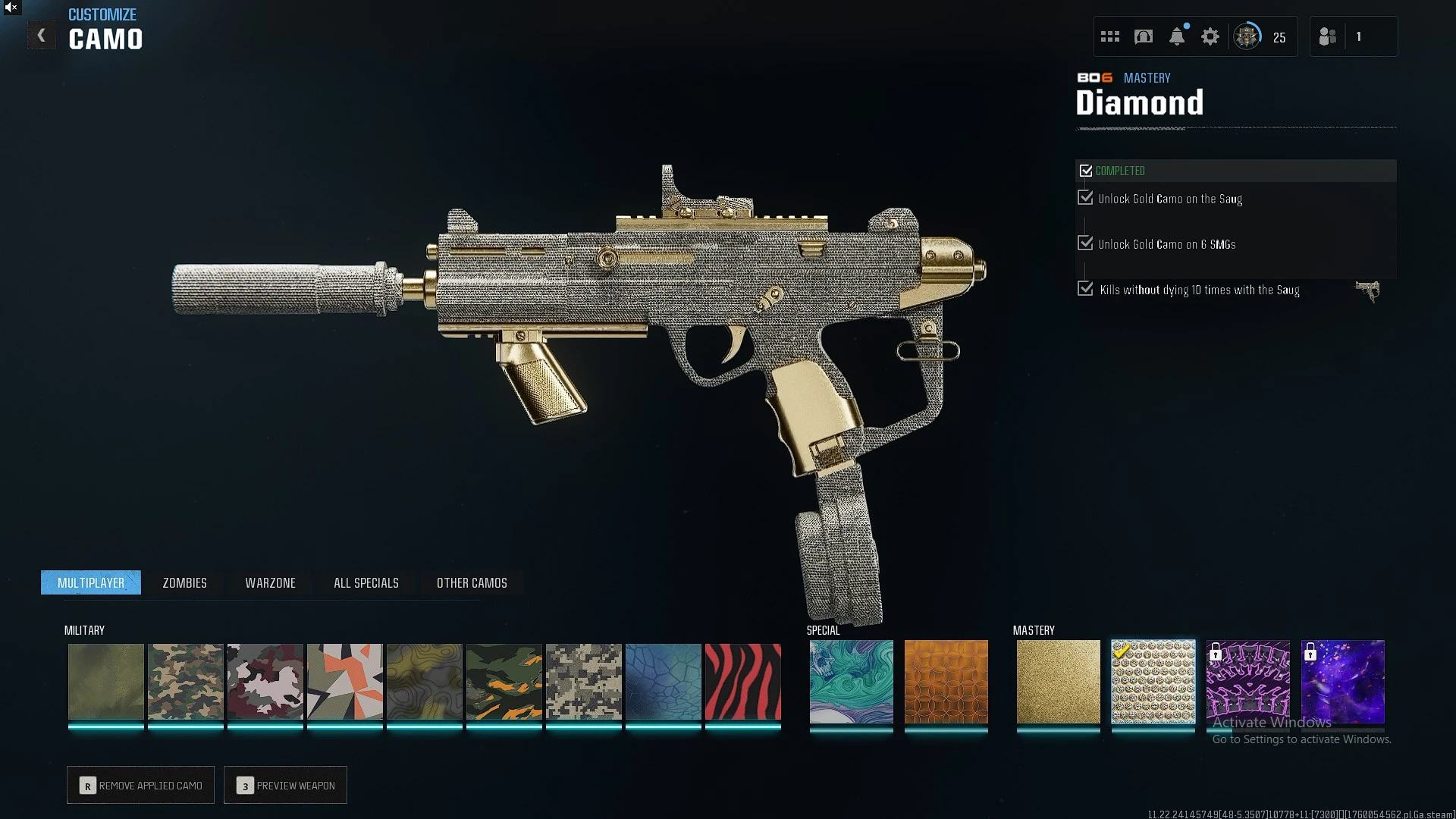The image size is (1456, 819).
Task: Choose the Gold mastery camo
Action: coord(1058,682)
